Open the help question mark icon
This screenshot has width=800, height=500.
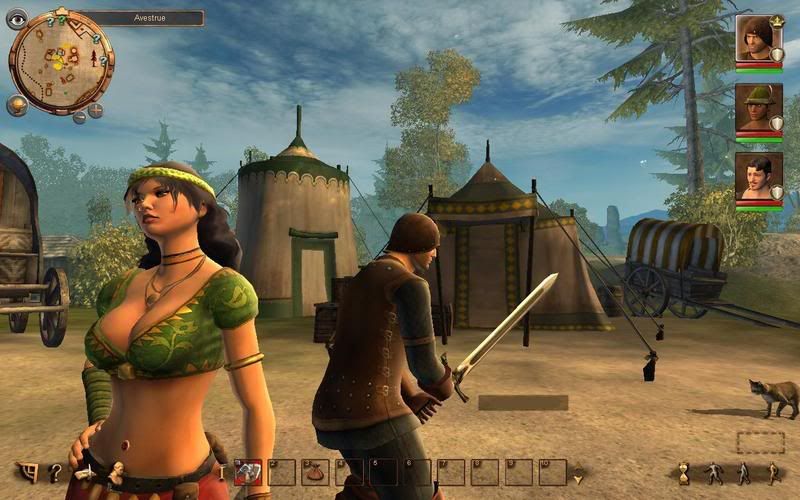(56, 472)
